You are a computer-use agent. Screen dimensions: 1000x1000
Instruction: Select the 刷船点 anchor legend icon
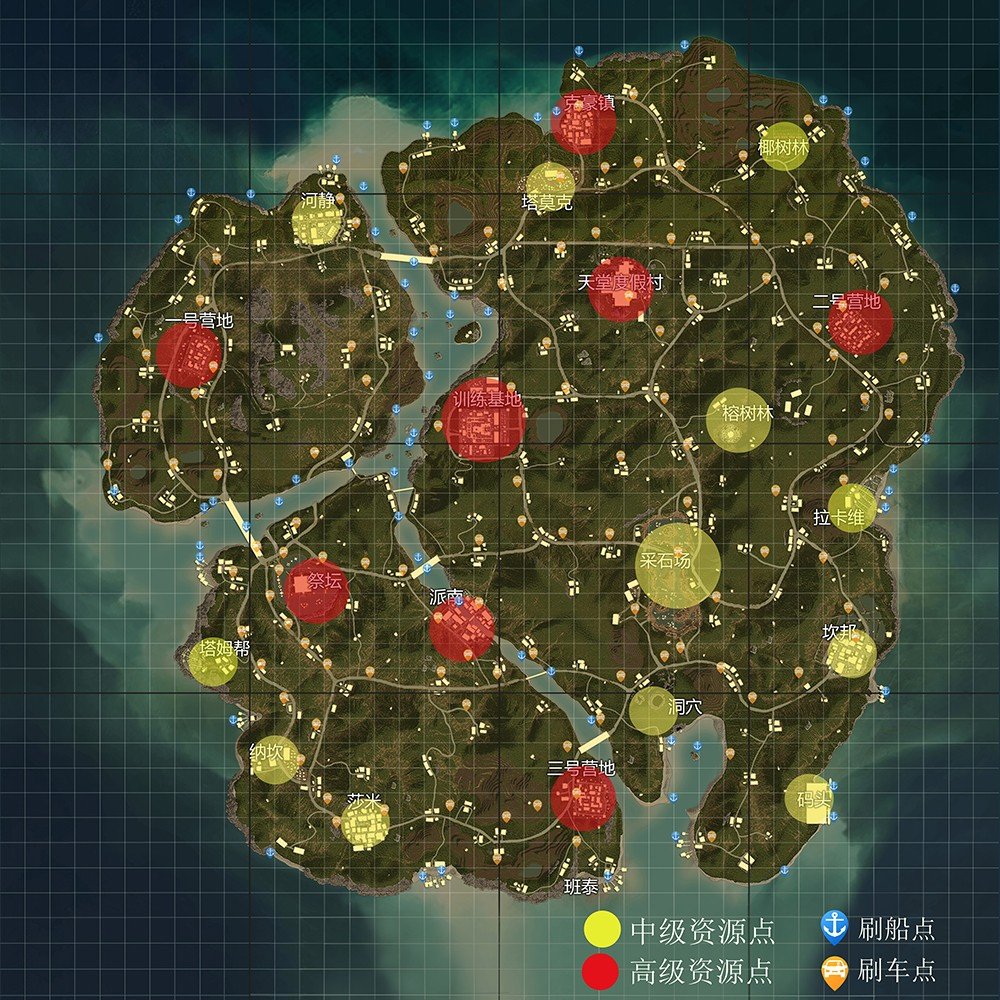pyautogui.click(x=834, y=928)
